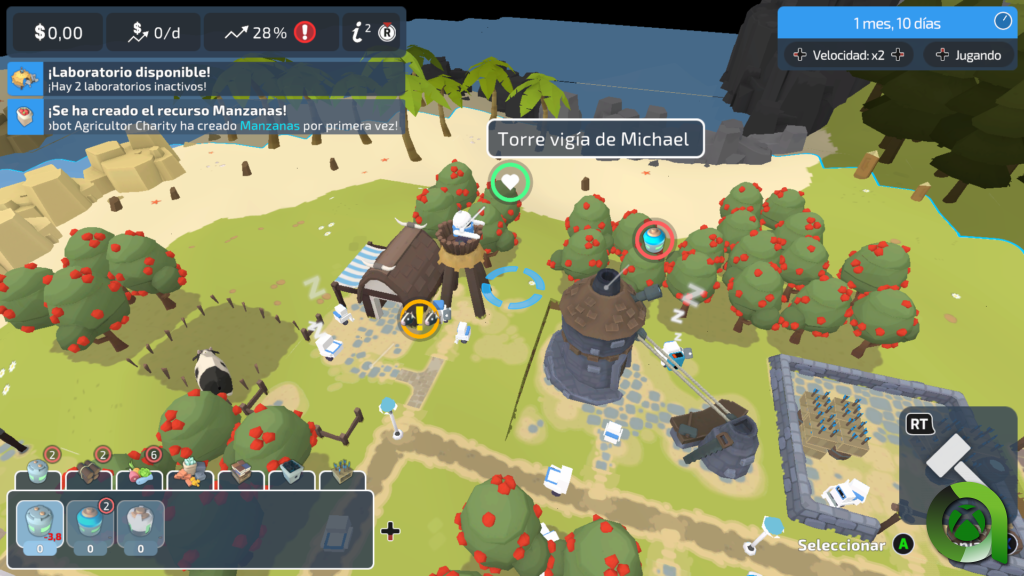Select the green heart status marker
The image size is (1024, 576).
(x=510, y=183)
